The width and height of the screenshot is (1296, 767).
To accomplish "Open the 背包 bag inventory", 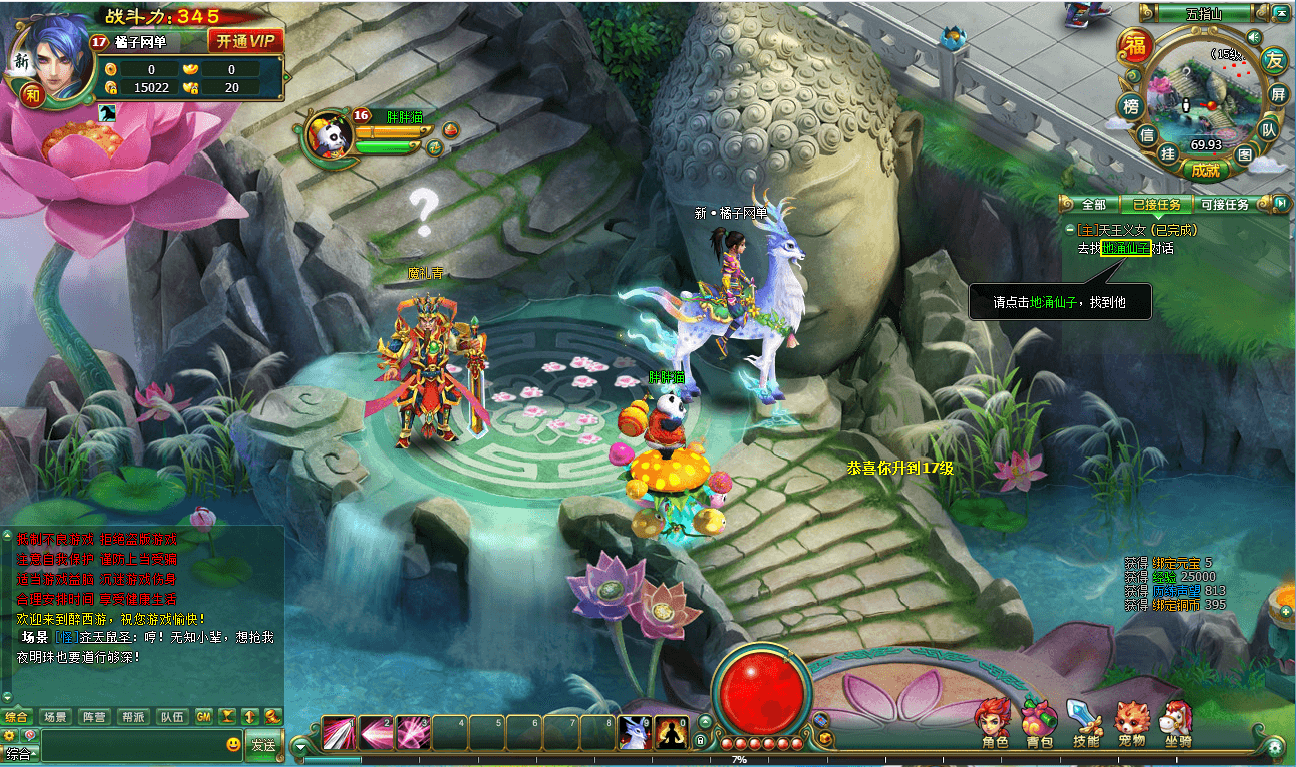I will point(1040,723).
